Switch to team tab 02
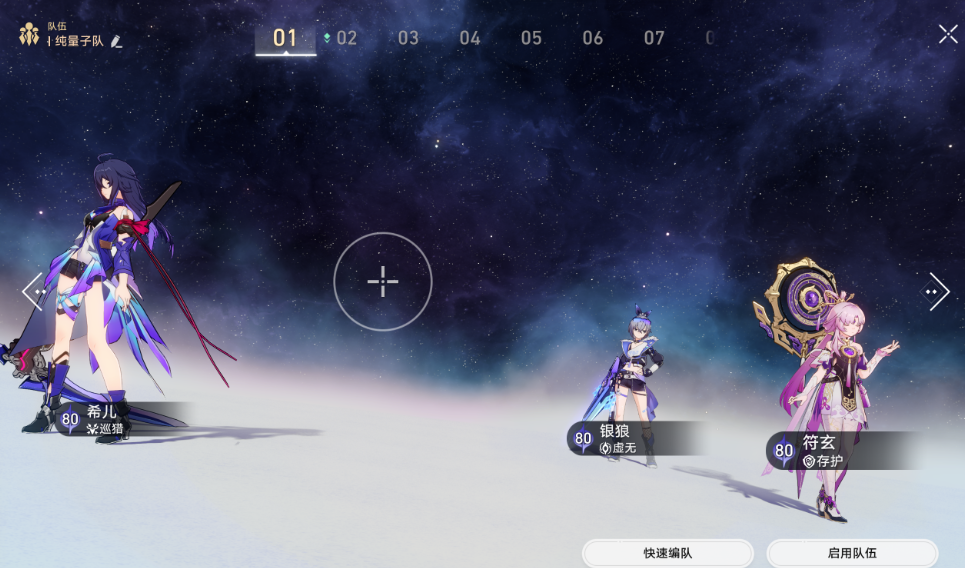Viewport: 965px width, 568px height. click(345, 39)
